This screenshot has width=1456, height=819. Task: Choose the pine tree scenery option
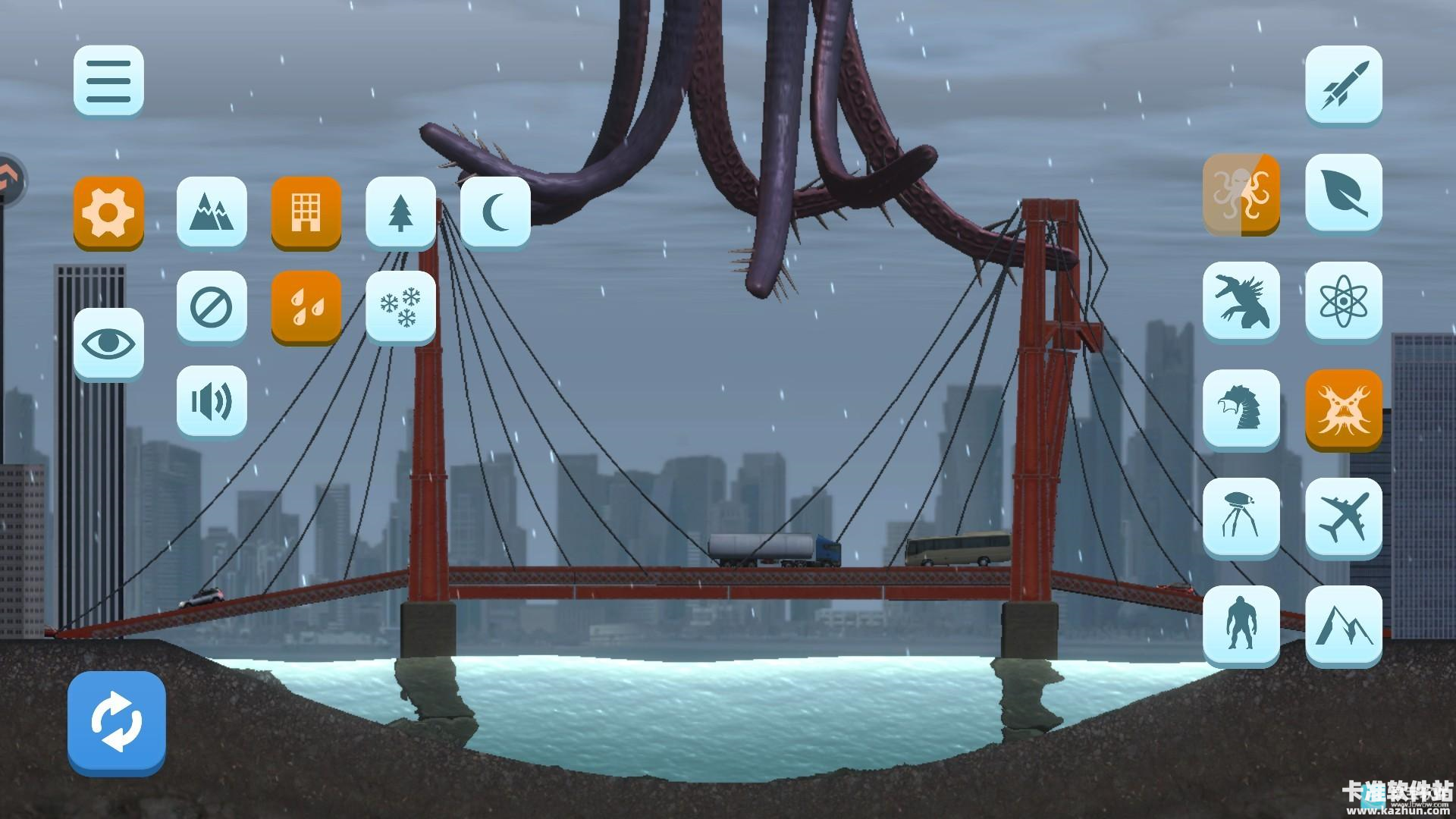pyautogui.click(x=400, y=212)
